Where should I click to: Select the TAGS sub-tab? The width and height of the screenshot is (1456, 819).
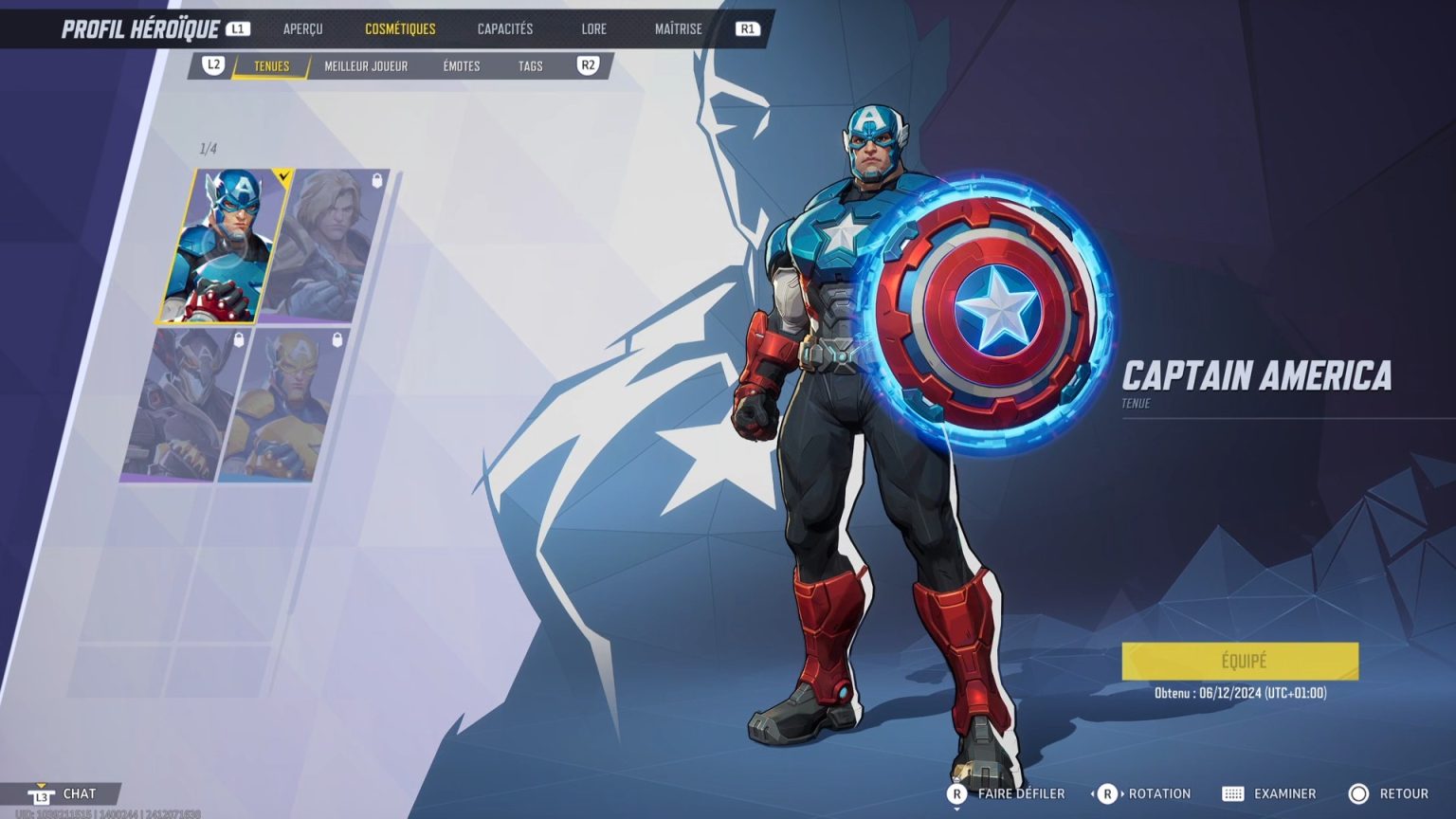tap(530, 66)
